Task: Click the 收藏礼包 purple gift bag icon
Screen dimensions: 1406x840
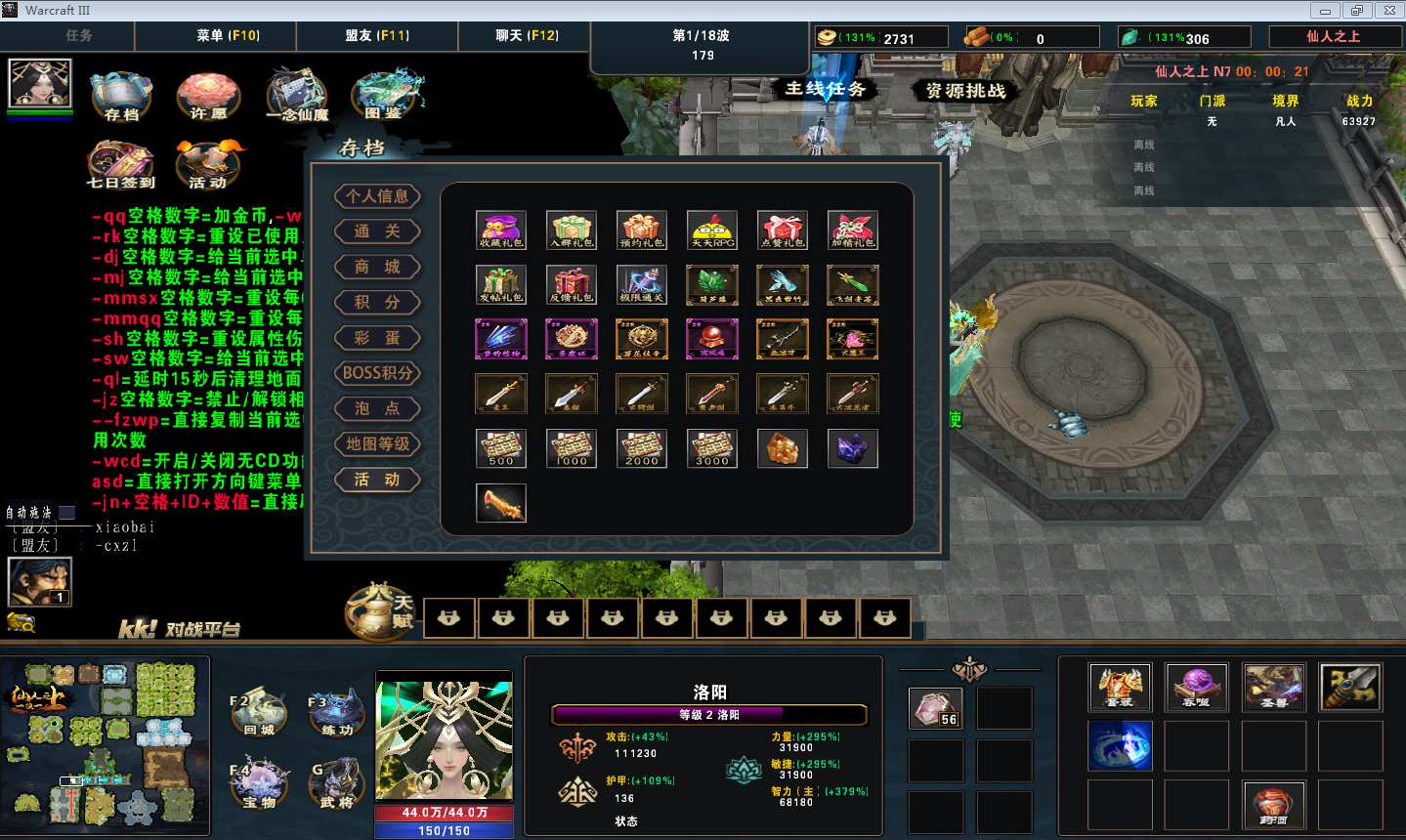Action: (x=501, y=230)
